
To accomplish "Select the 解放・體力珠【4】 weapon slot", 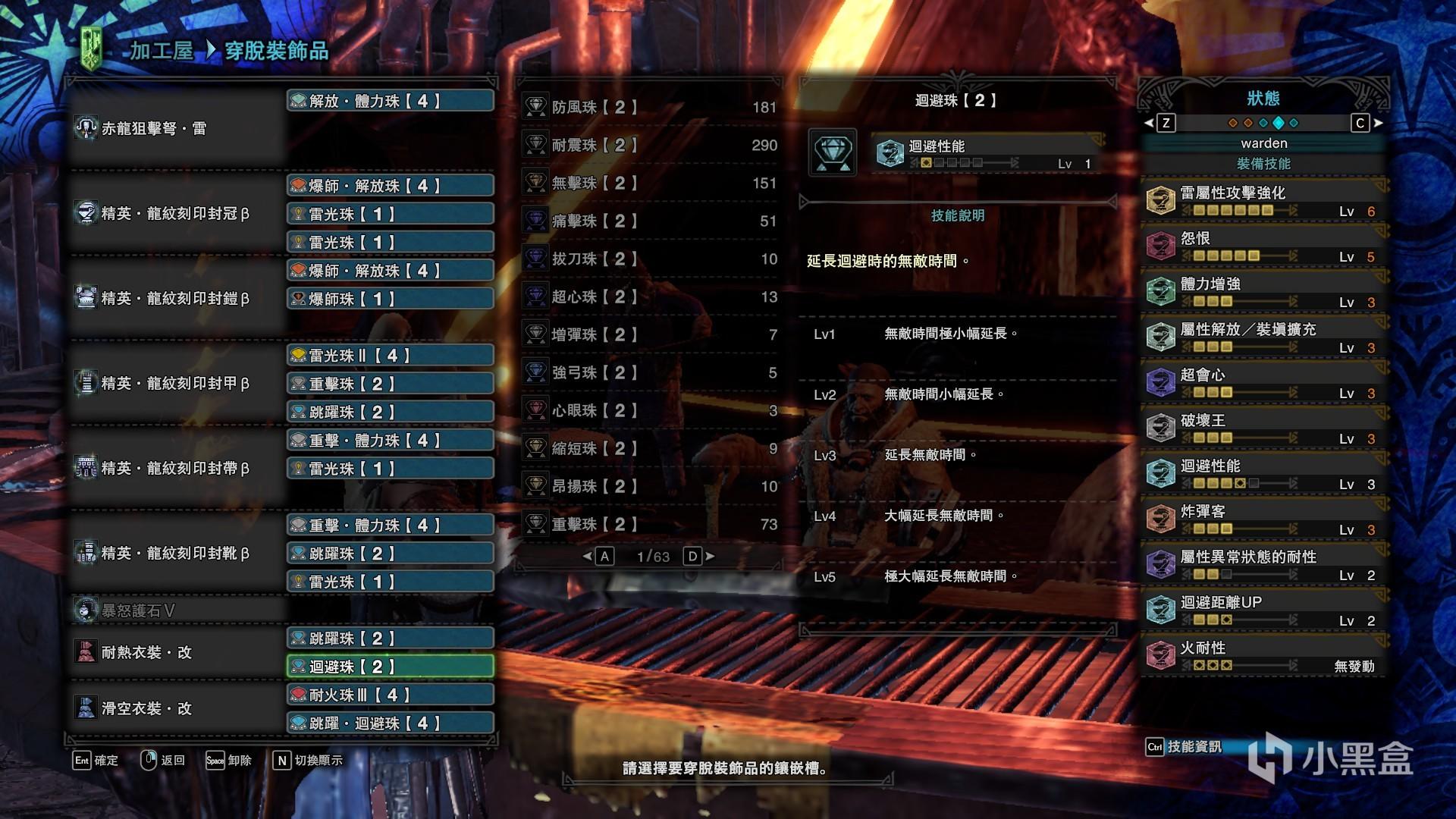I will (x=391, y=101).
